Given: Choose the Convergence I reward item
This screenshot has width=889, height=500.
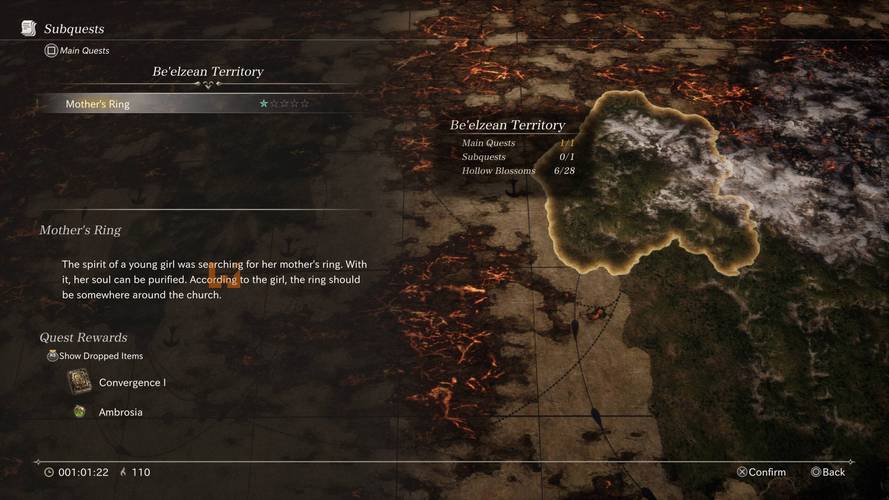Looking at the screenshot, I should 131,382.
